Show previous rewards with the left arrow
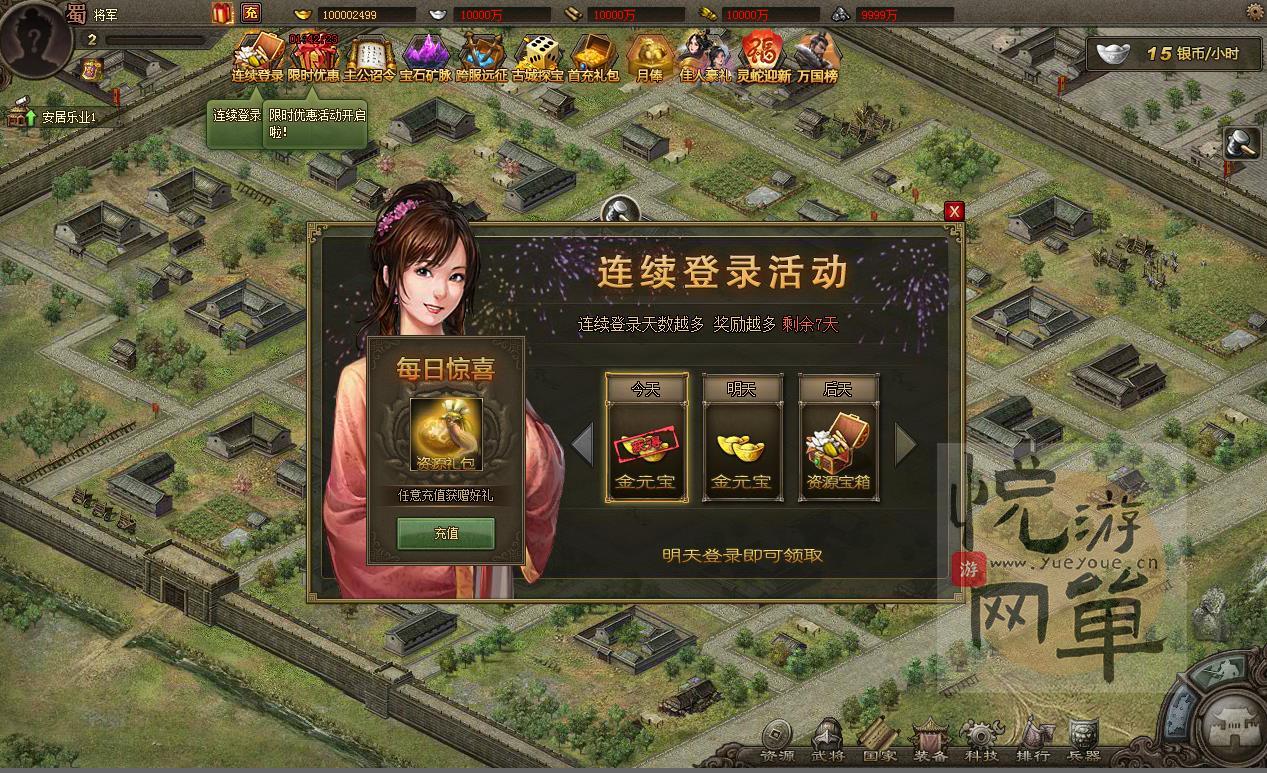Image resolution: width=1267 pixels, height=773 pixels. (x=582, y=444)
